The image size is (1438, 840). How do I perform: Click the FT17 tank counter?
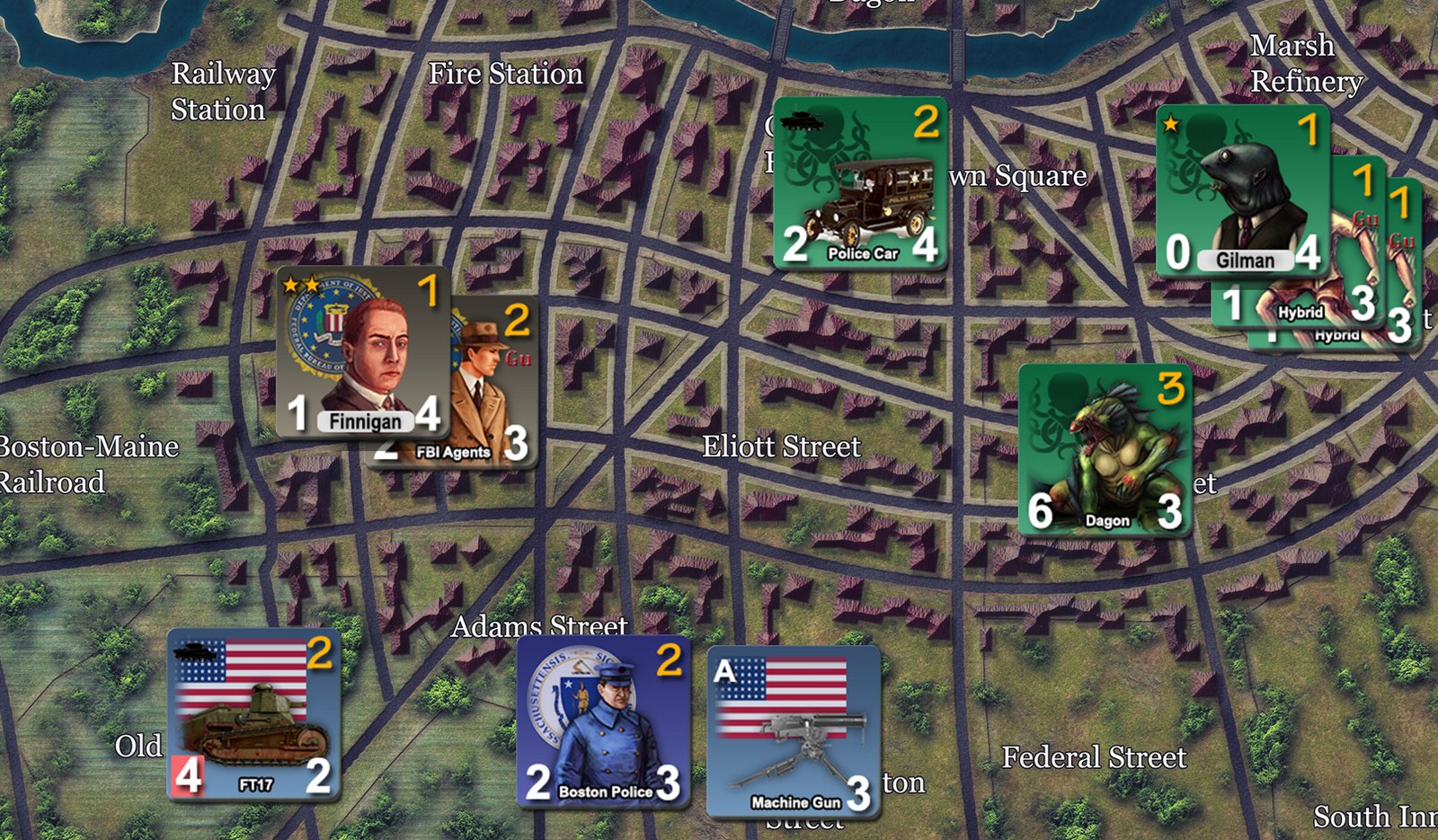254,713
